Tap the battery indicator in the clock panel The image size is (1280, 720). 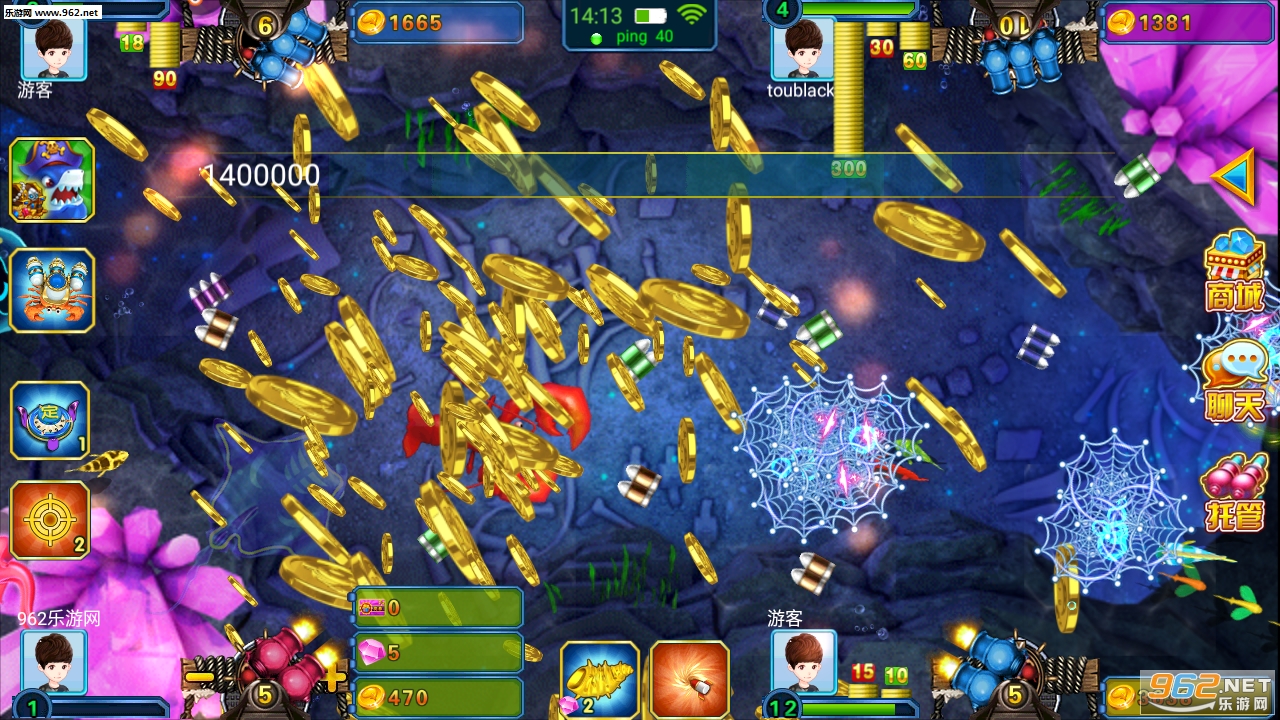[x=650, y=15]
